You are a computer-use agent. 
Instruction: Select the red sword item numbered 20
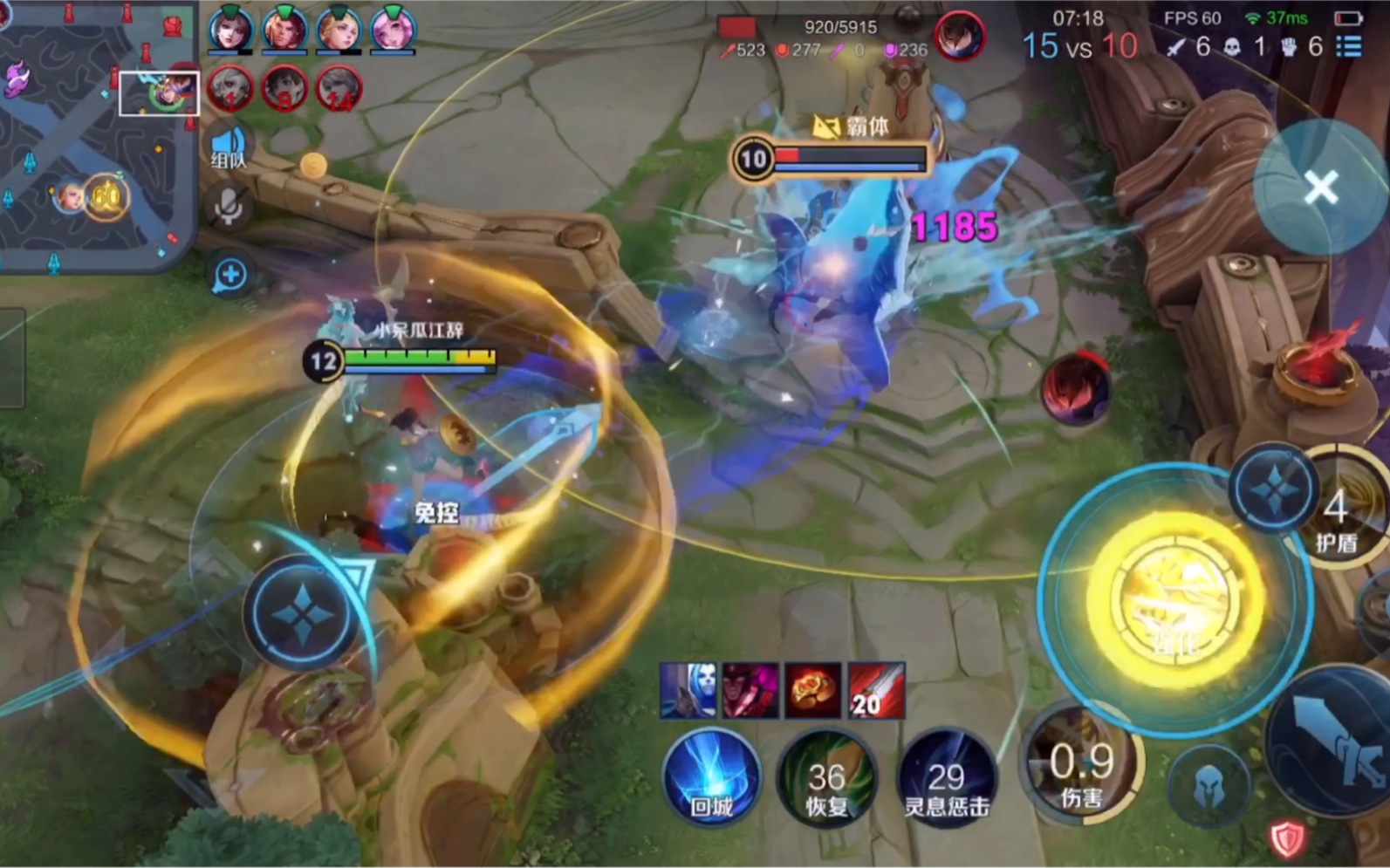[x=875, y=690]
